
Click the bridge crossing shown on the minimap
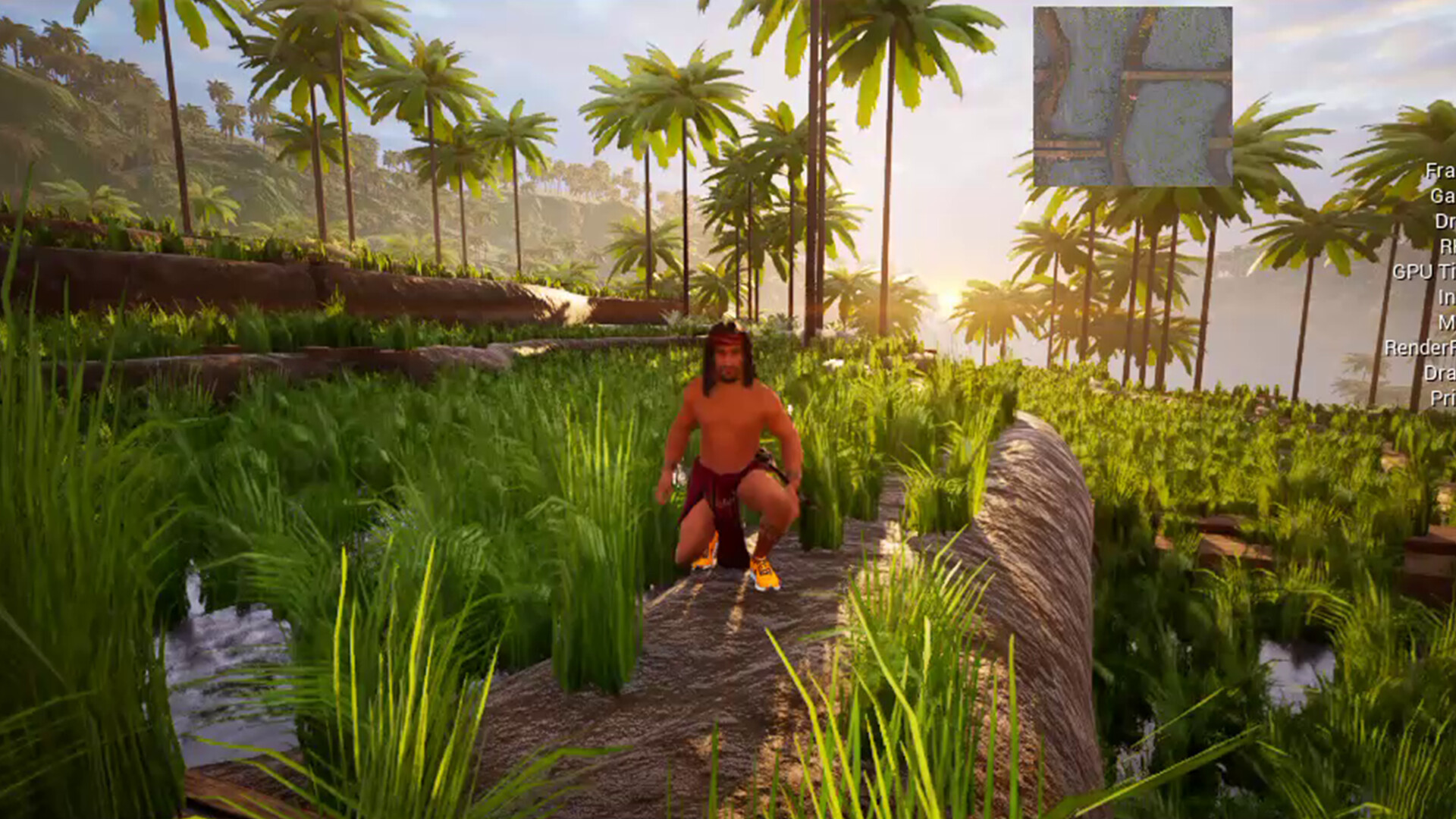[x=1175, y=76]
